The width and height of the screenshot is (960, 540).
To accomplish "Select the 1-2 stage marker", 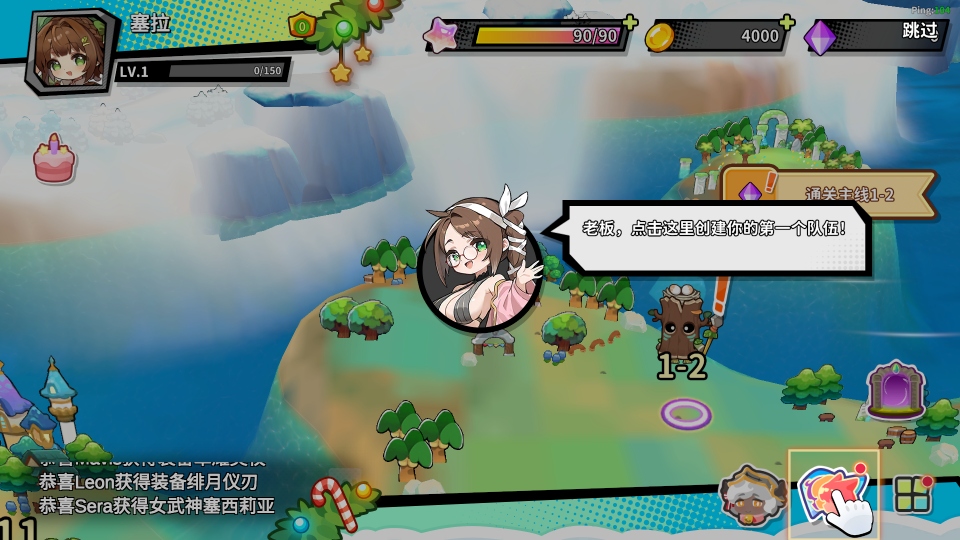I will pyautogui.click(x=684, y=366).
